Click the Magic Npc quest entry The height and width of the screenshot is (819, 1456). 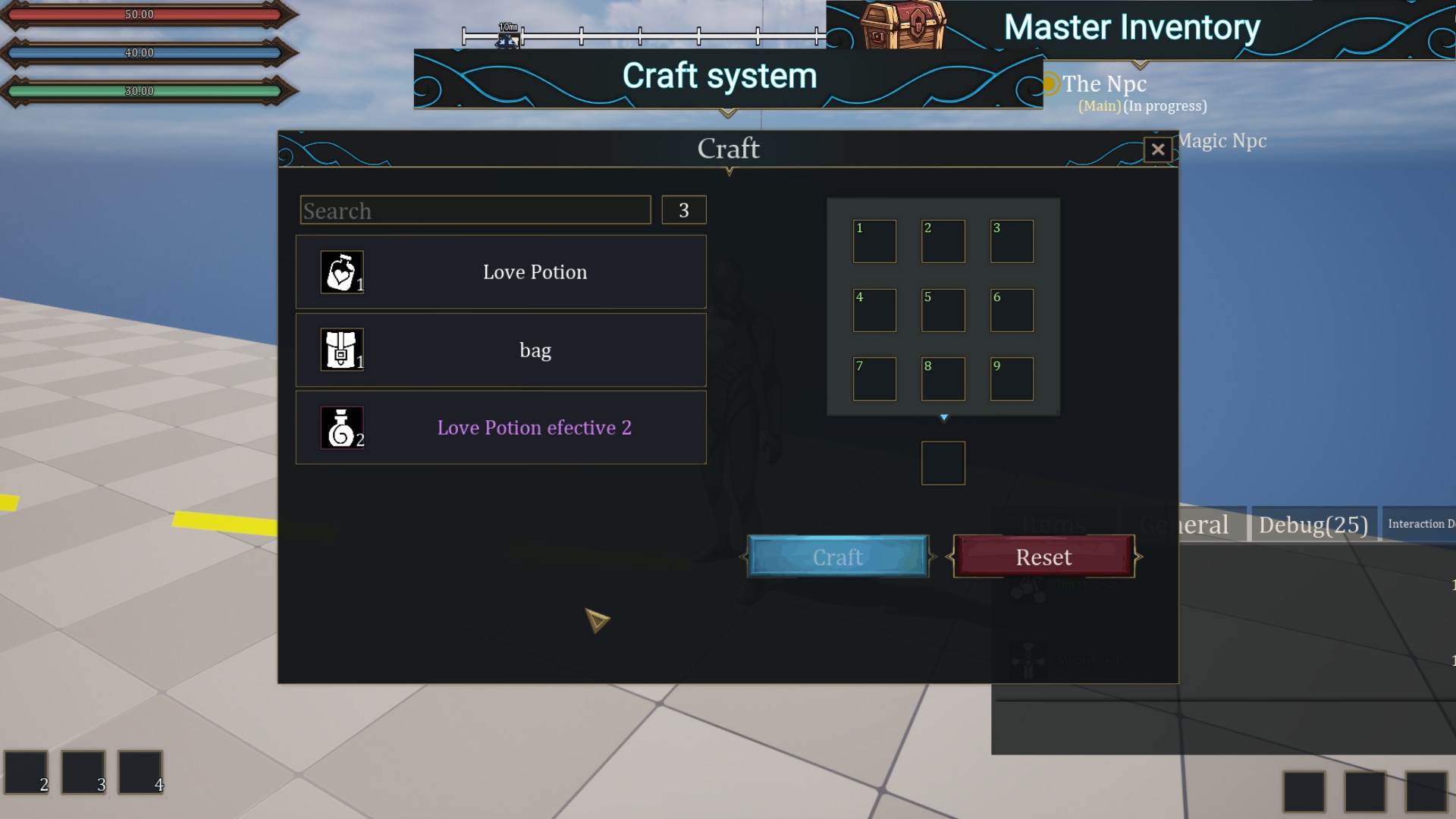(x=1222, y=141)
